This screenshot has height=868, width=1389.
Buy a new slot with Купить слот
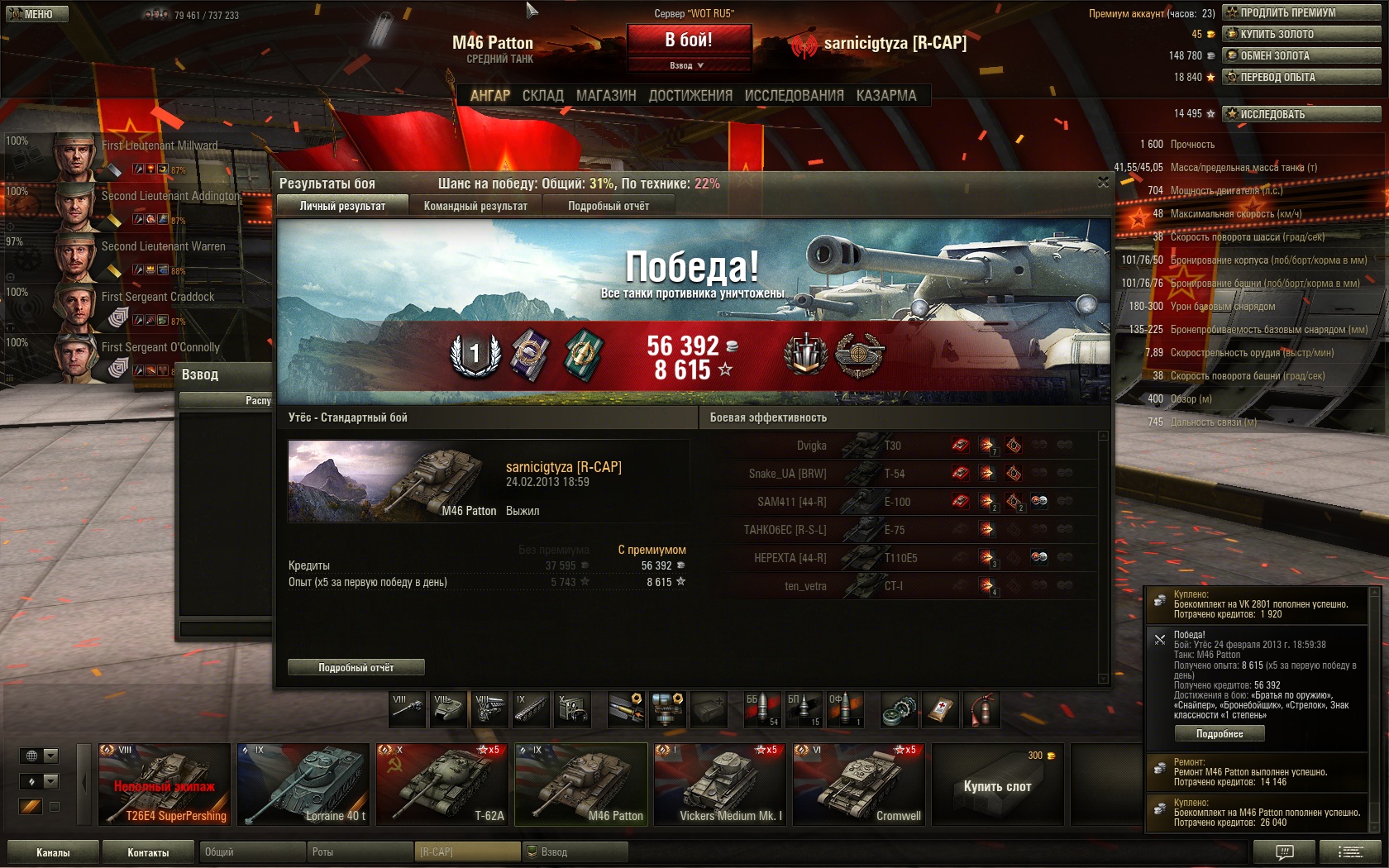[x=997, y=785]
